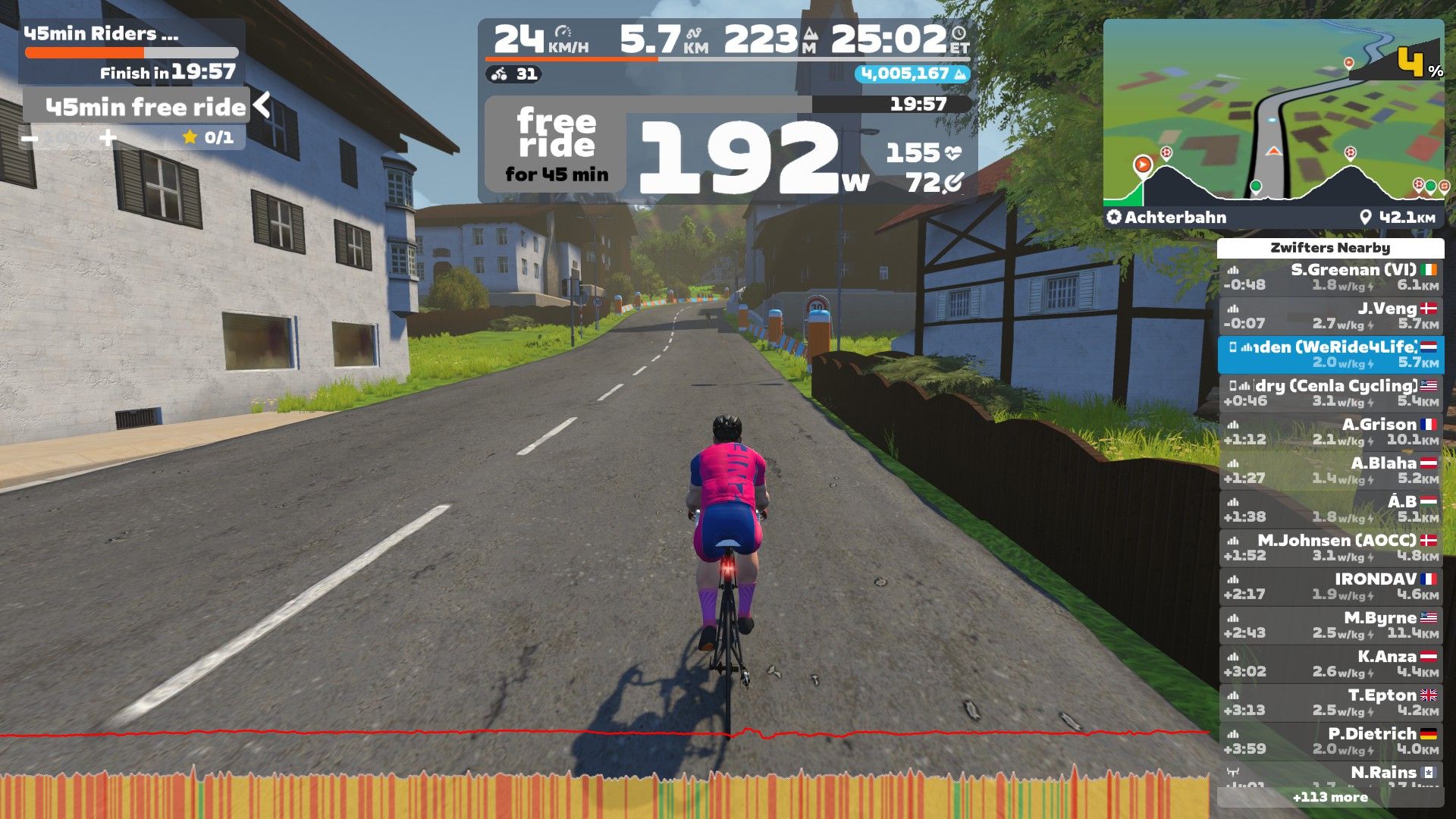Show the +113 more riders

point(1330,797)
